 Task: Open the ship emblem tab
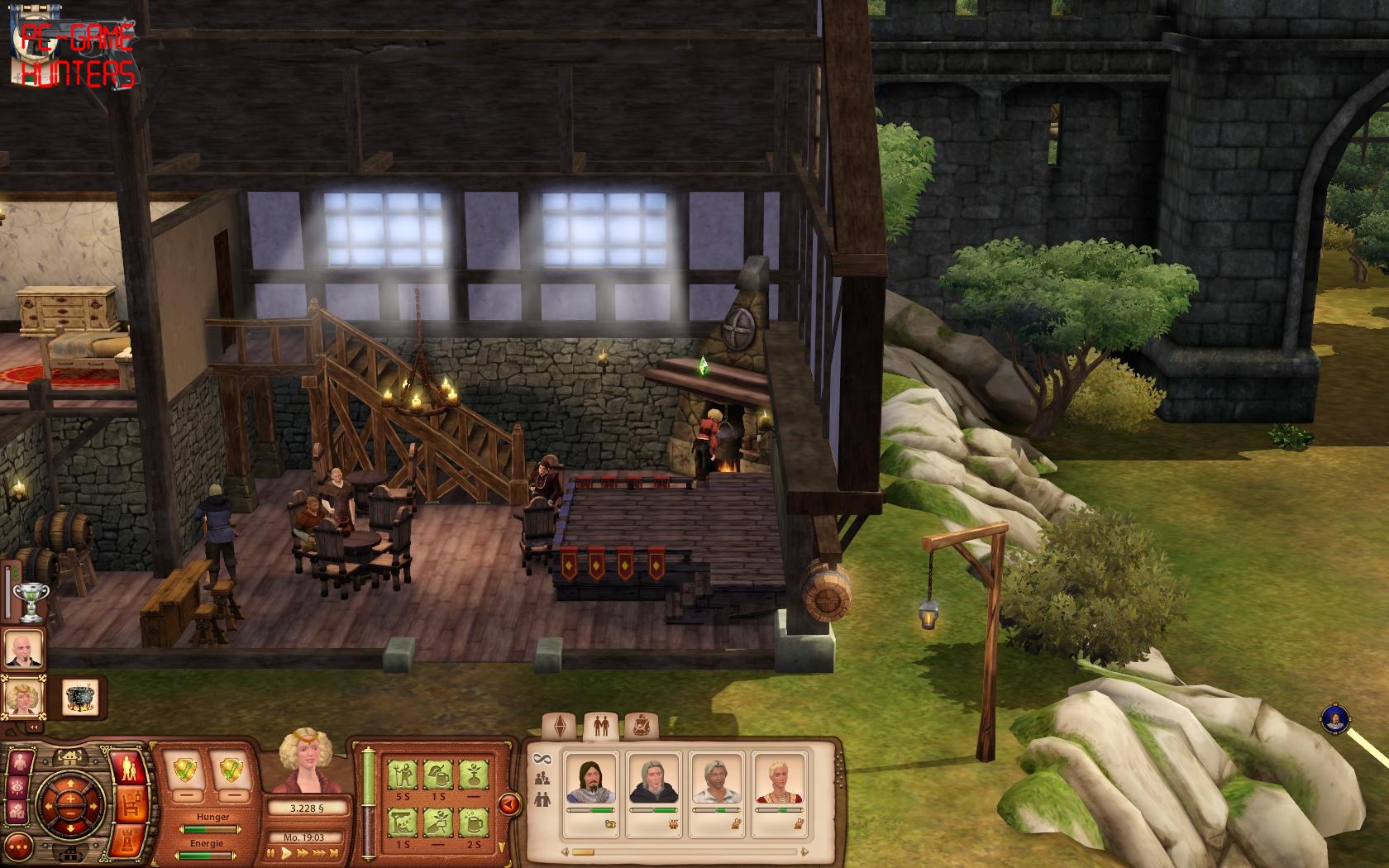[x=637, y=726]
